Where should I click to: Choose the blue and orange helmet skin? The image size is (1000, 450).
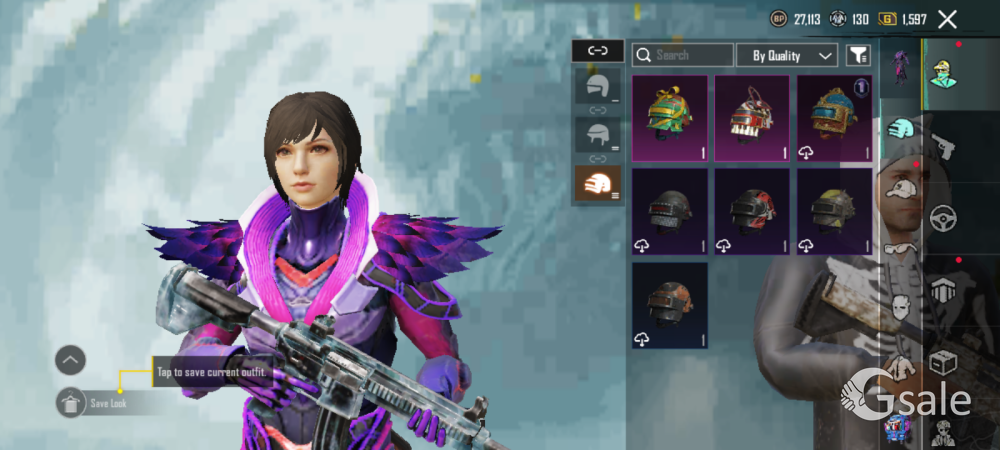[x=834, y=117]
